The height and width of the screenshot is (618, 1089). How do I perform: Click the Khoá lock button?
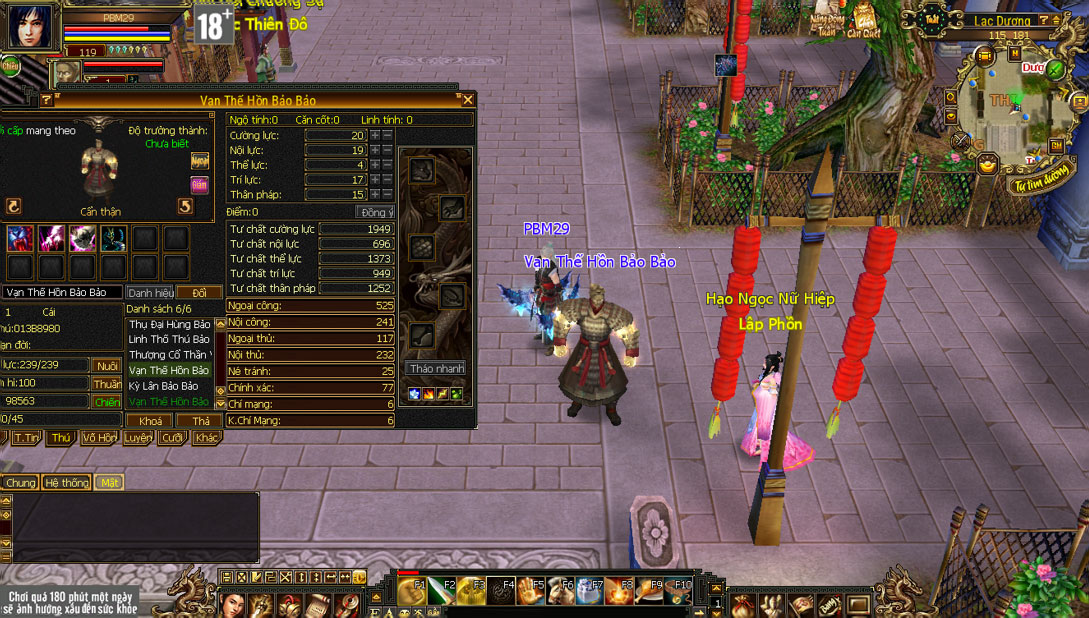(150, 421)
